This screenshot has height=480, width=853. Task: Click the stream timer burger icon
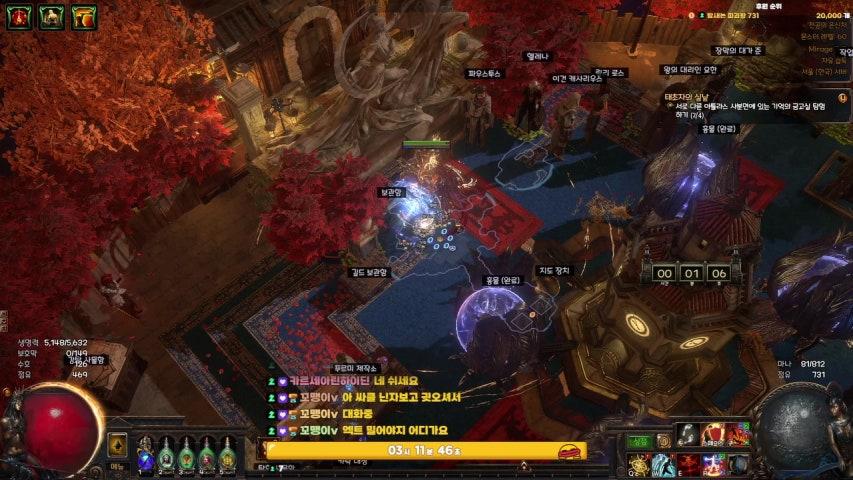click(x=569, y=452)
